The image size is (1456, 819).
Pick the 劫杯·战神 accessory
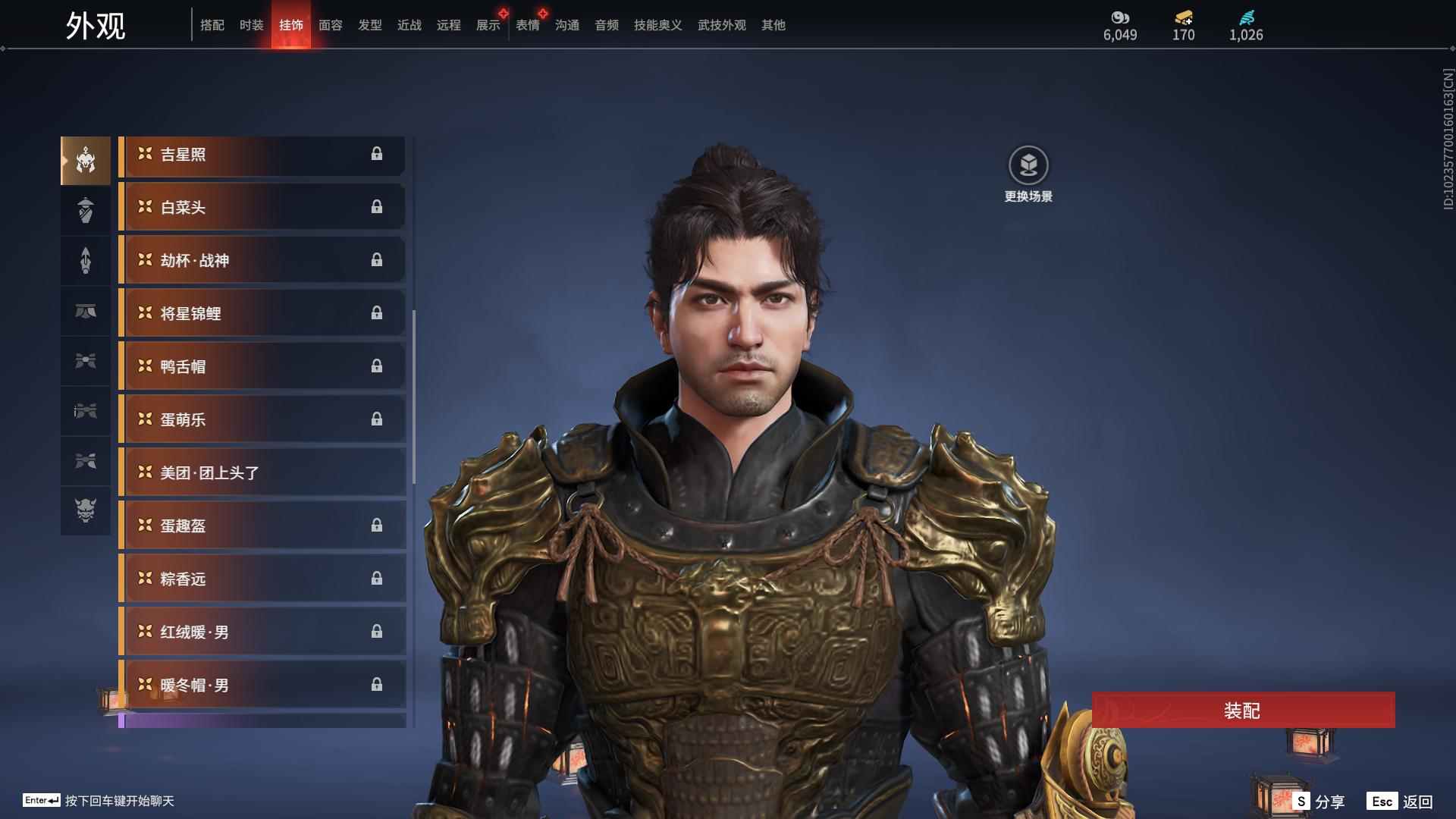tap(262, 261)
